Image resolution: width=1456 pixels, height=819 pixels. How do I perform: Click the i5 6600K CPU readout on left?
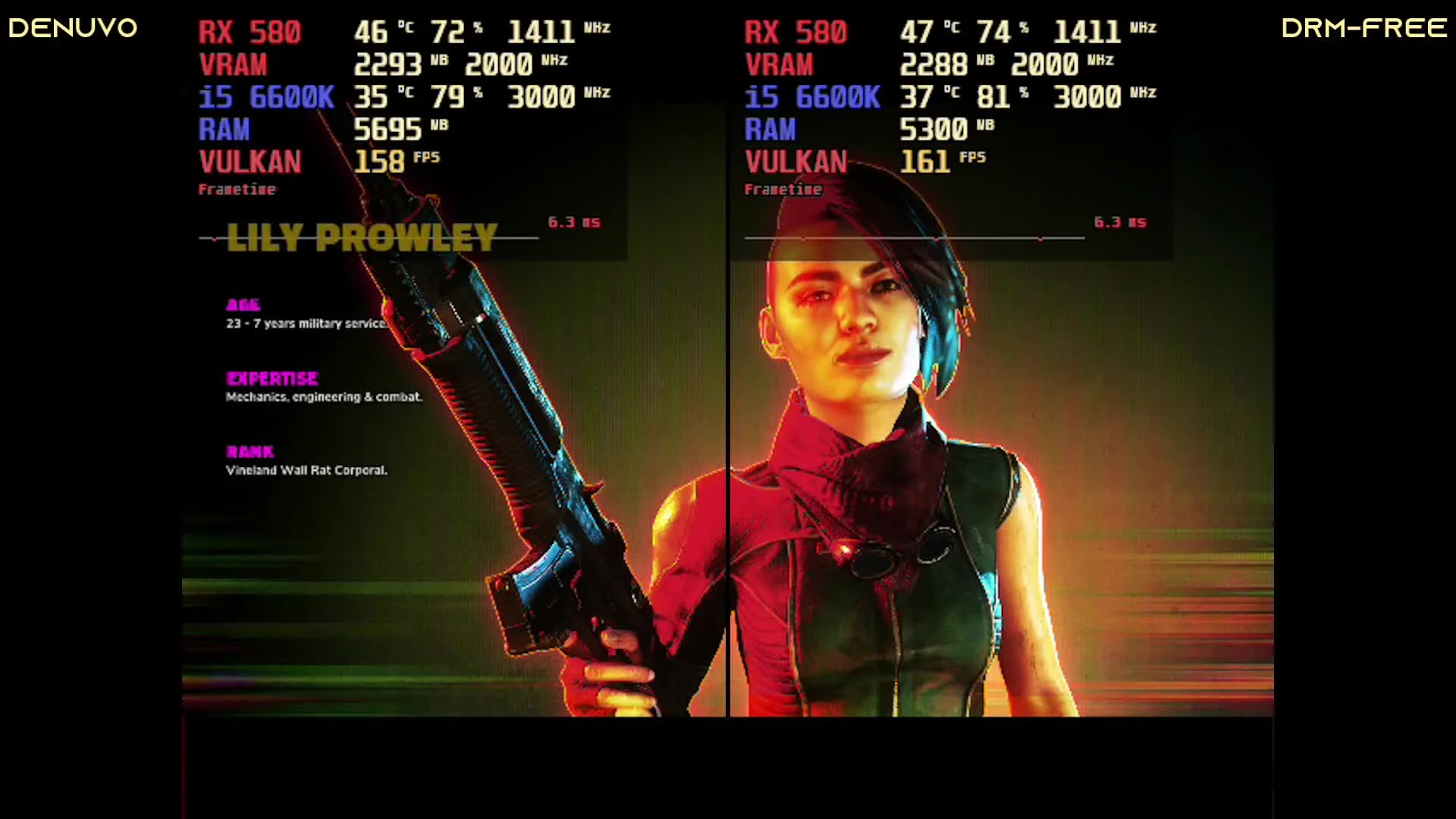coord(266,97)
